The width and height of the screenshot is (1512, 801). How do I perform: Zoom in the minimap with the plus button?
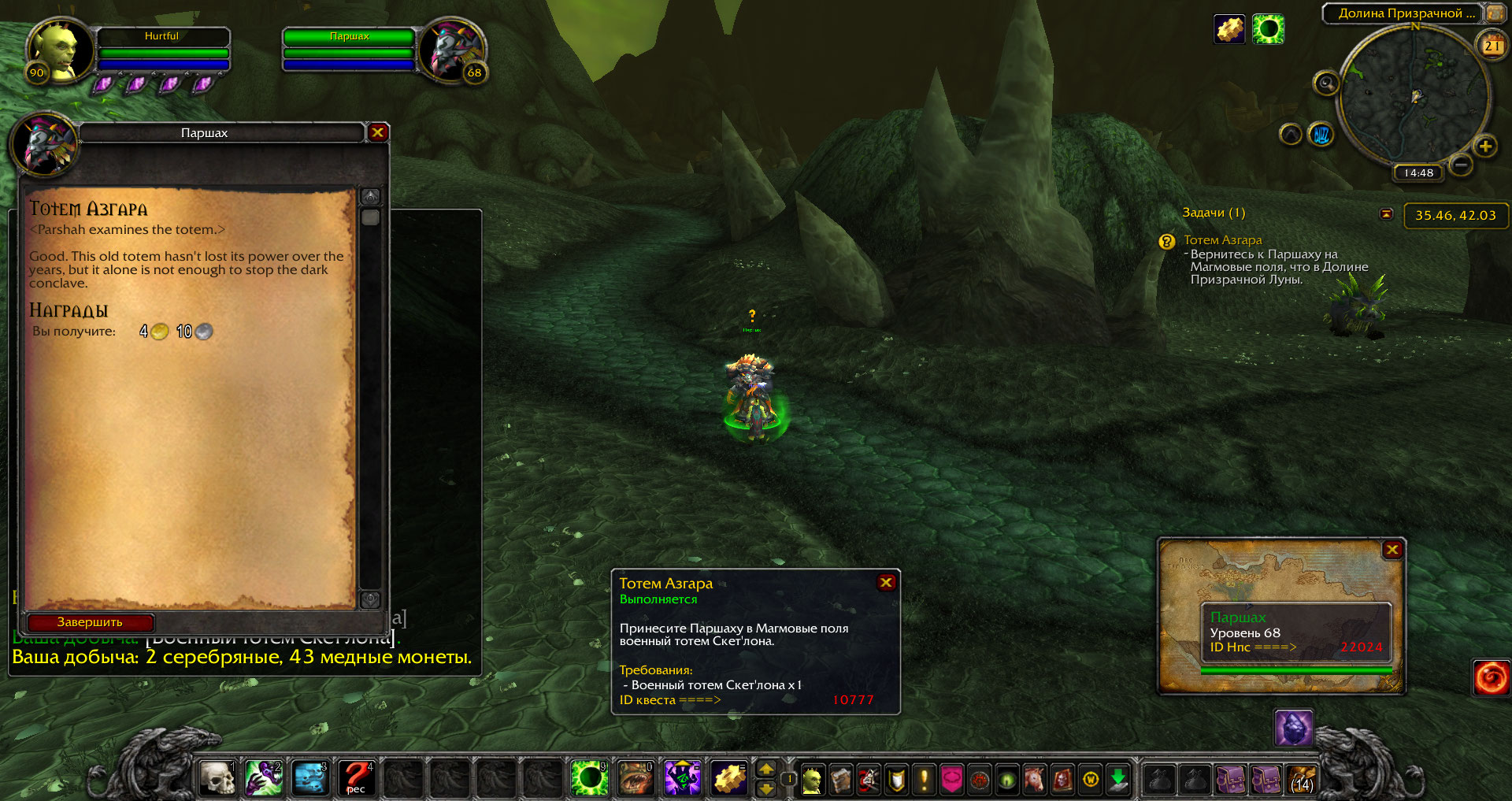1485,146
